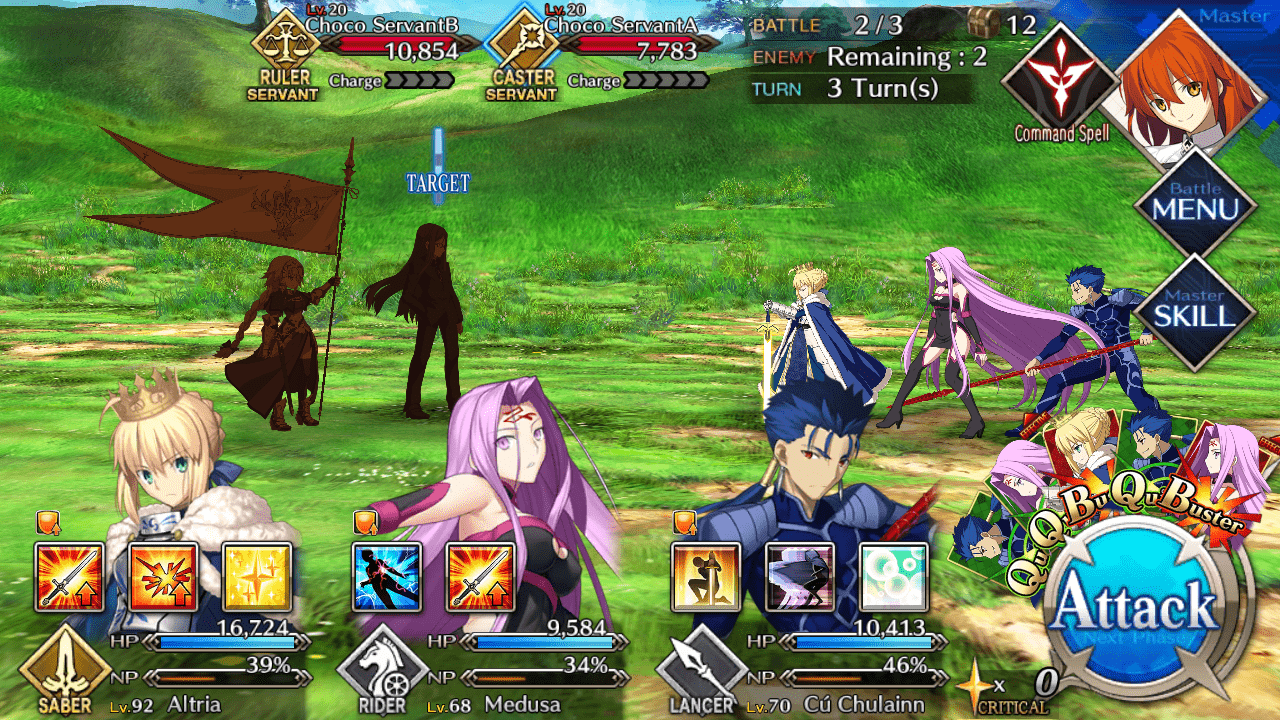Viewport: 1280px width, 720px height.
Task: Use Medusa's blue silhouette skill
Action: pos(387,577)
